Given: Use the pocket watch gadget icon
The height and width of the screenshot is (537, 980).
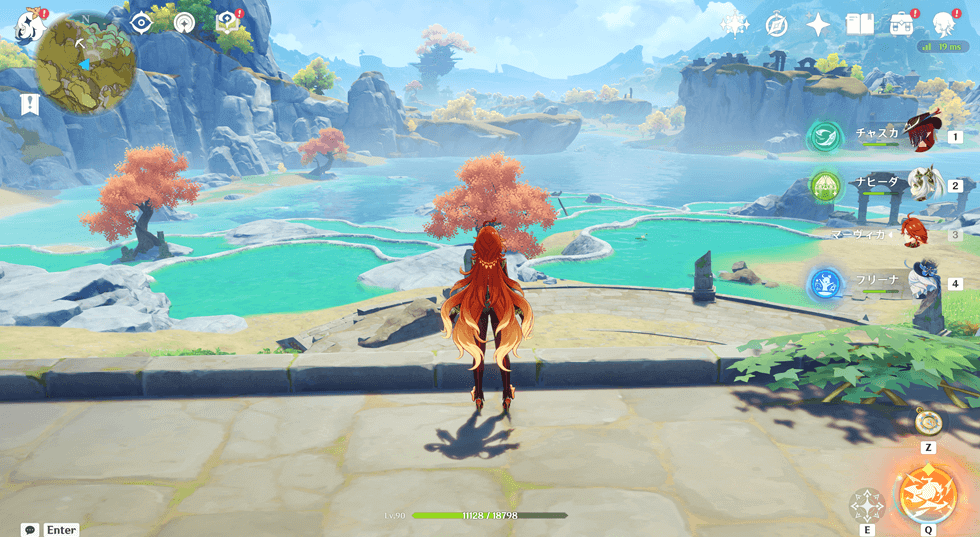Looking at the screenshot, I should click(x=926, y=422).
